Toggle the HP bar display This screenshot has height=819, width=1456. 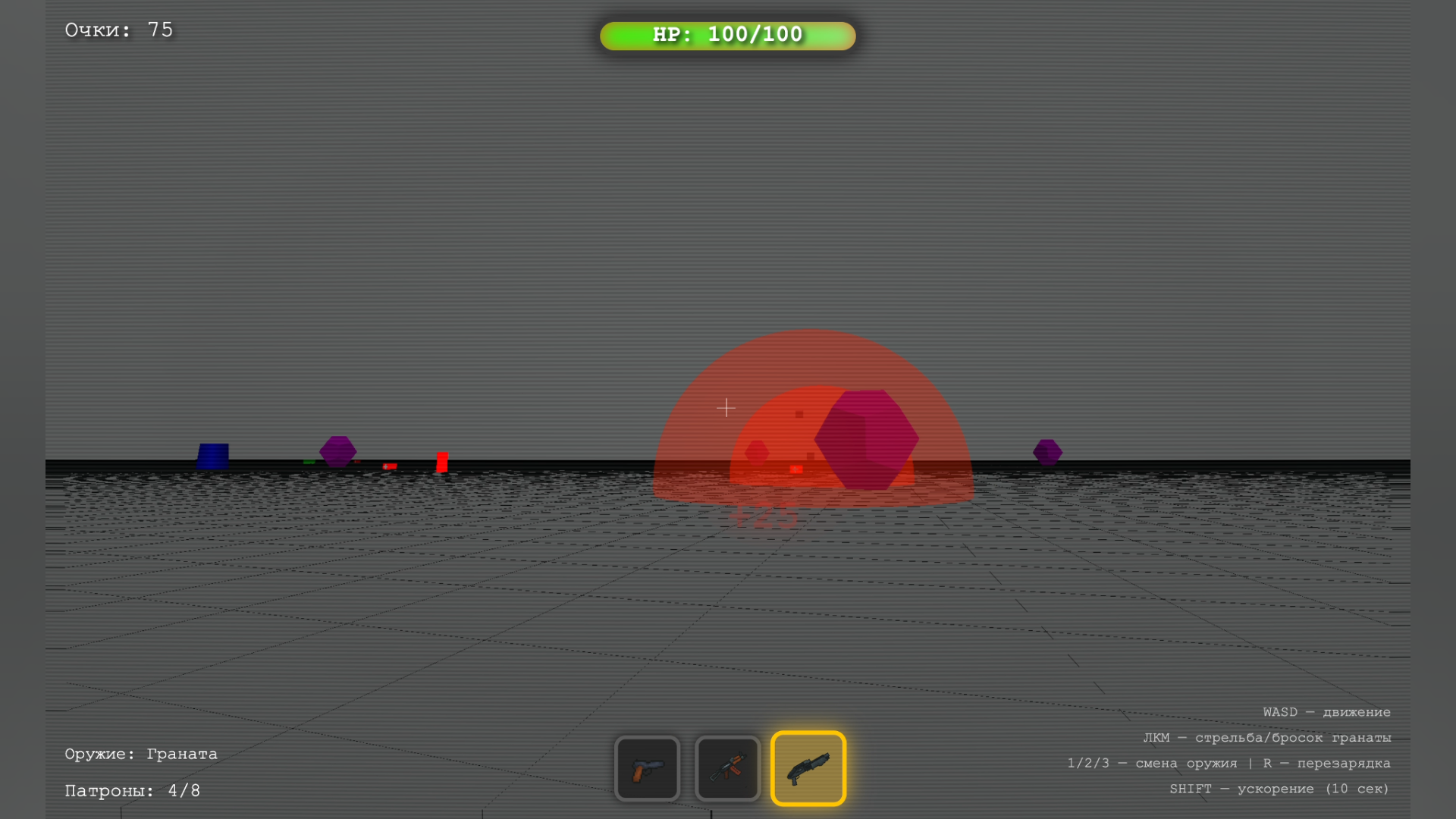(728, 34)
